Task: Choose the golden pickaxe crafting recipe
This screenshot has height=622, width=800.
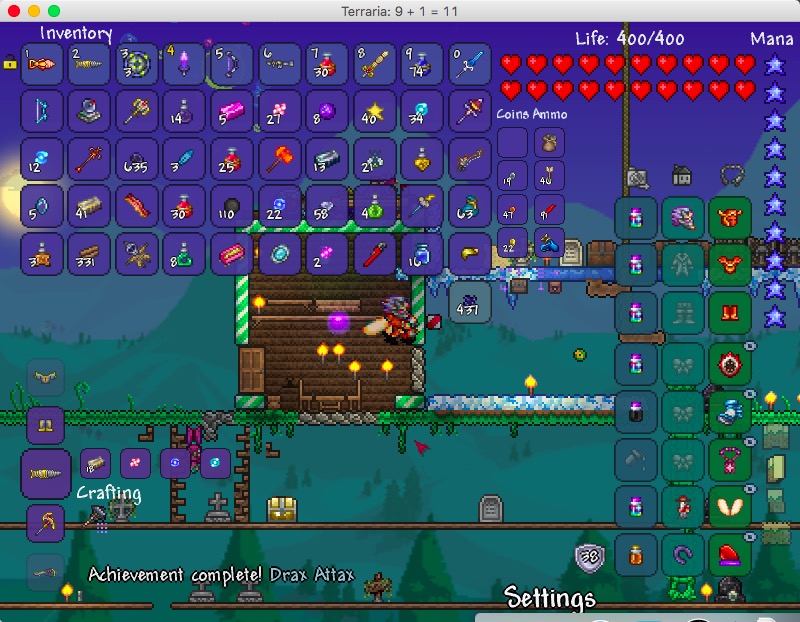Action: (x=46, y=521)
